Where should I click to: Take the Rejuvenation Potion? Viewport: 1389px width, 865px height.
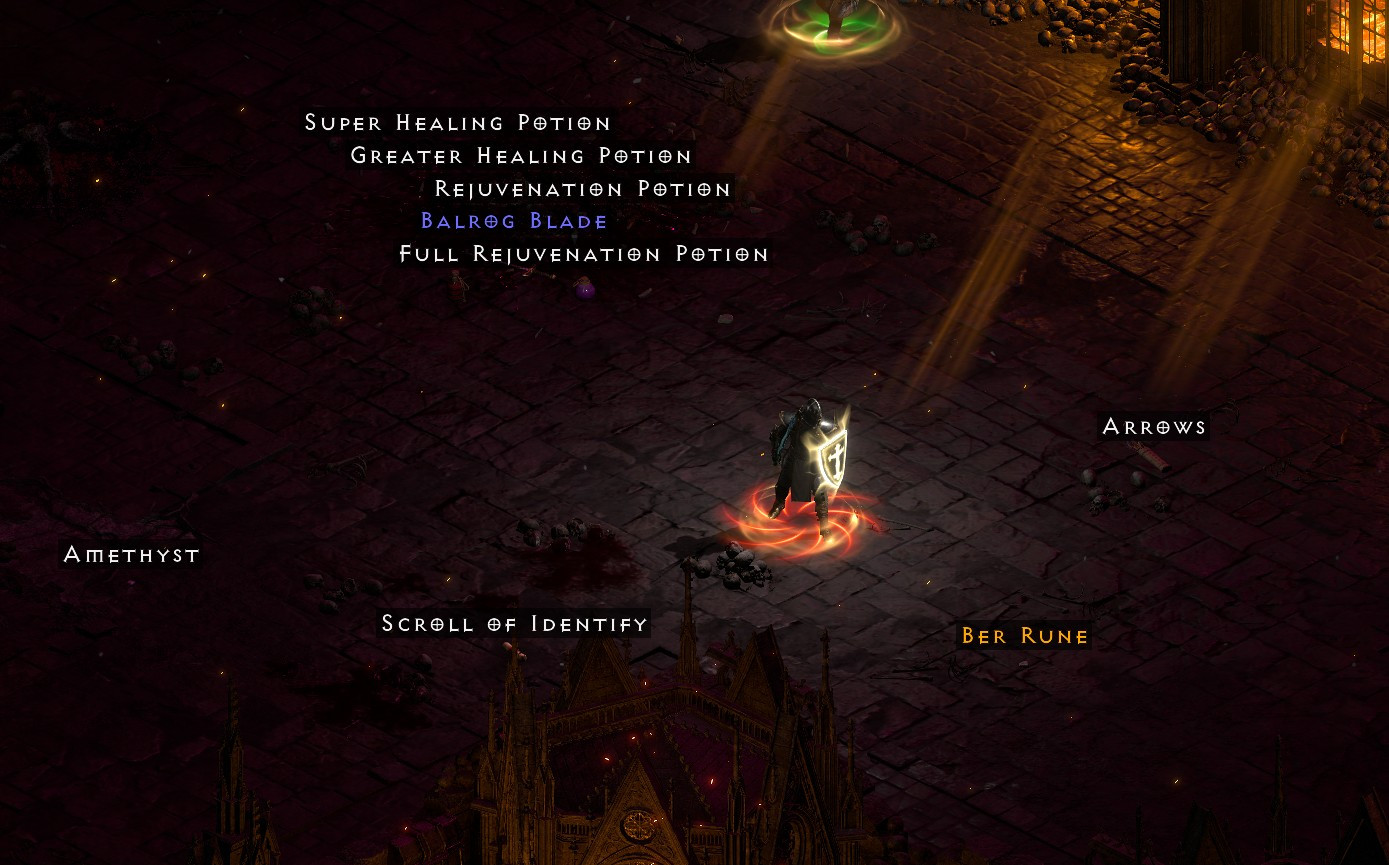582,189
